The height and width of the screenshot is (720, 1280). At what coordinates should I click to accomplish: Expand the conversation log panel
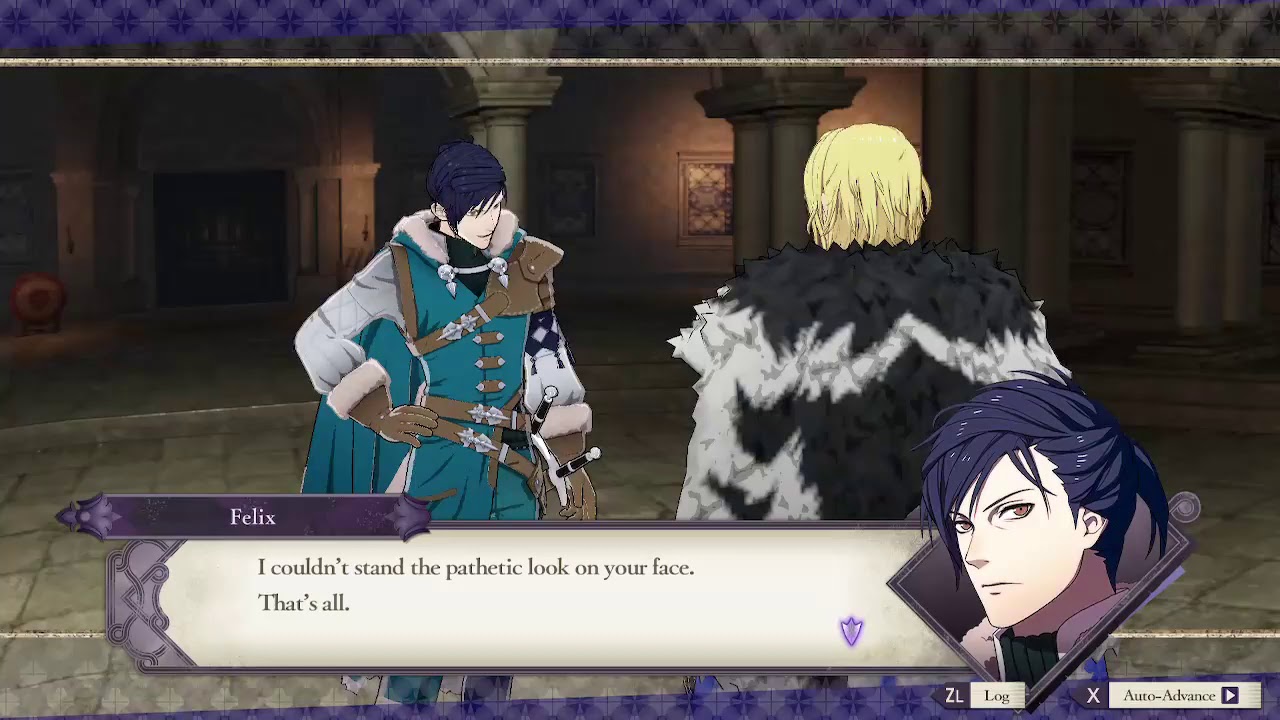[x=997, y=695]
